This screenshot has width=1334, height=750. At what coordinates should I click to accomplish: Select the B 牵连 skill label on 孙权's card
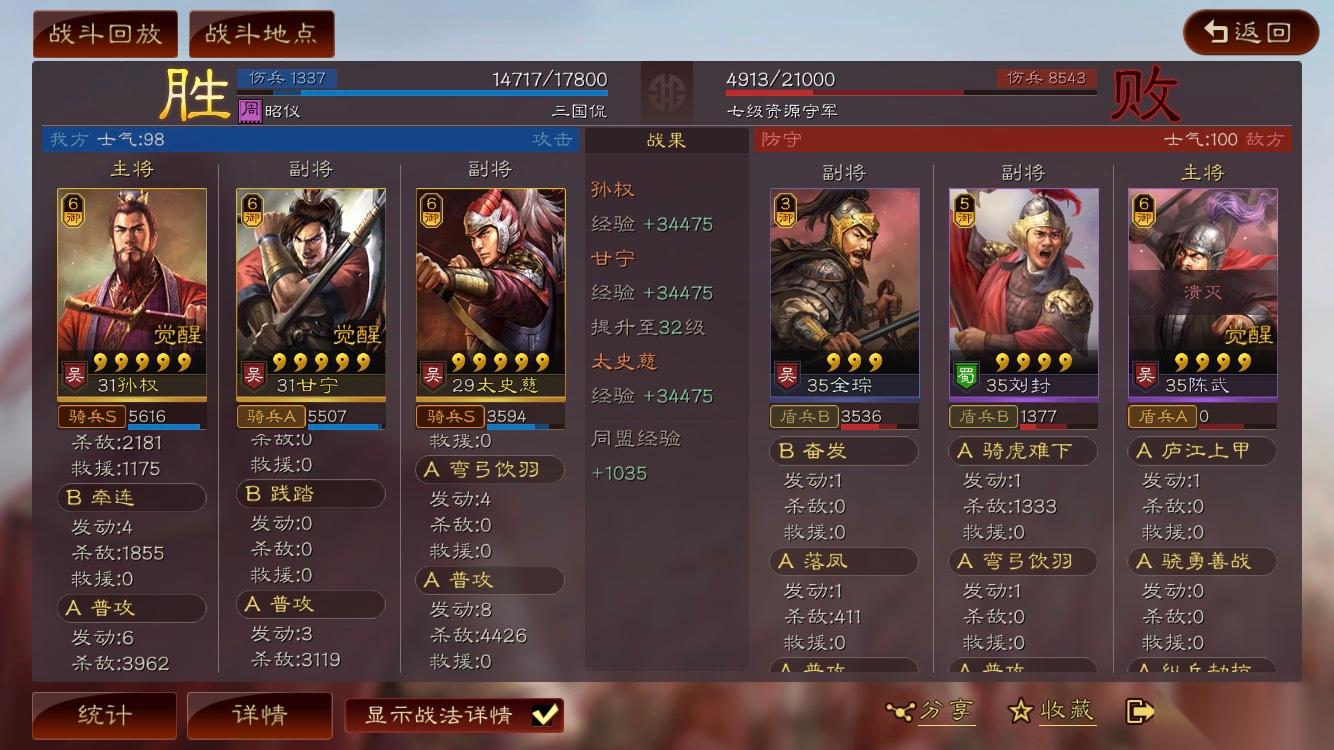click(131, 497)
